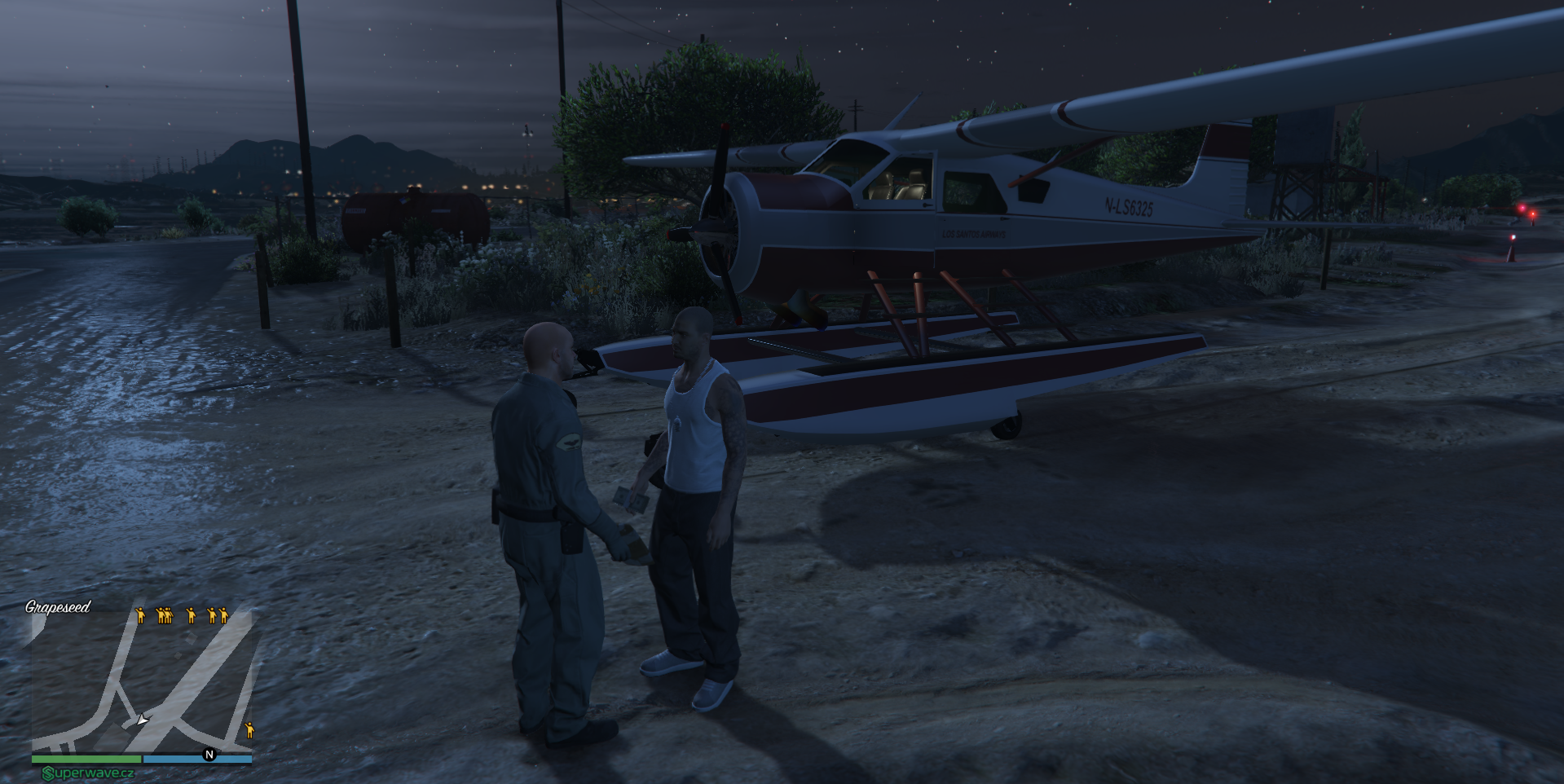Viewport: 1564px width, 784px height.
Task: Select the lone yellow waving-person blip on the minimap's right edge
Action: pyautogui.click(x=249, y=730)
